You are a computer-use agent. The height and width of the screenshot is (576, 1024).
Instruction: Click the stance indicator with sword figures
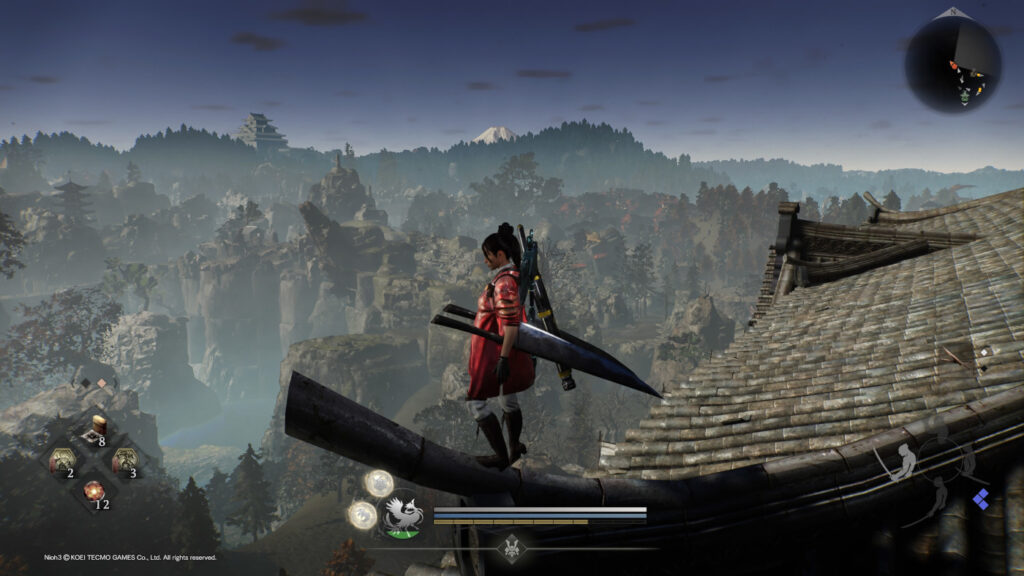pyautogui.click(x=927, y=472)
